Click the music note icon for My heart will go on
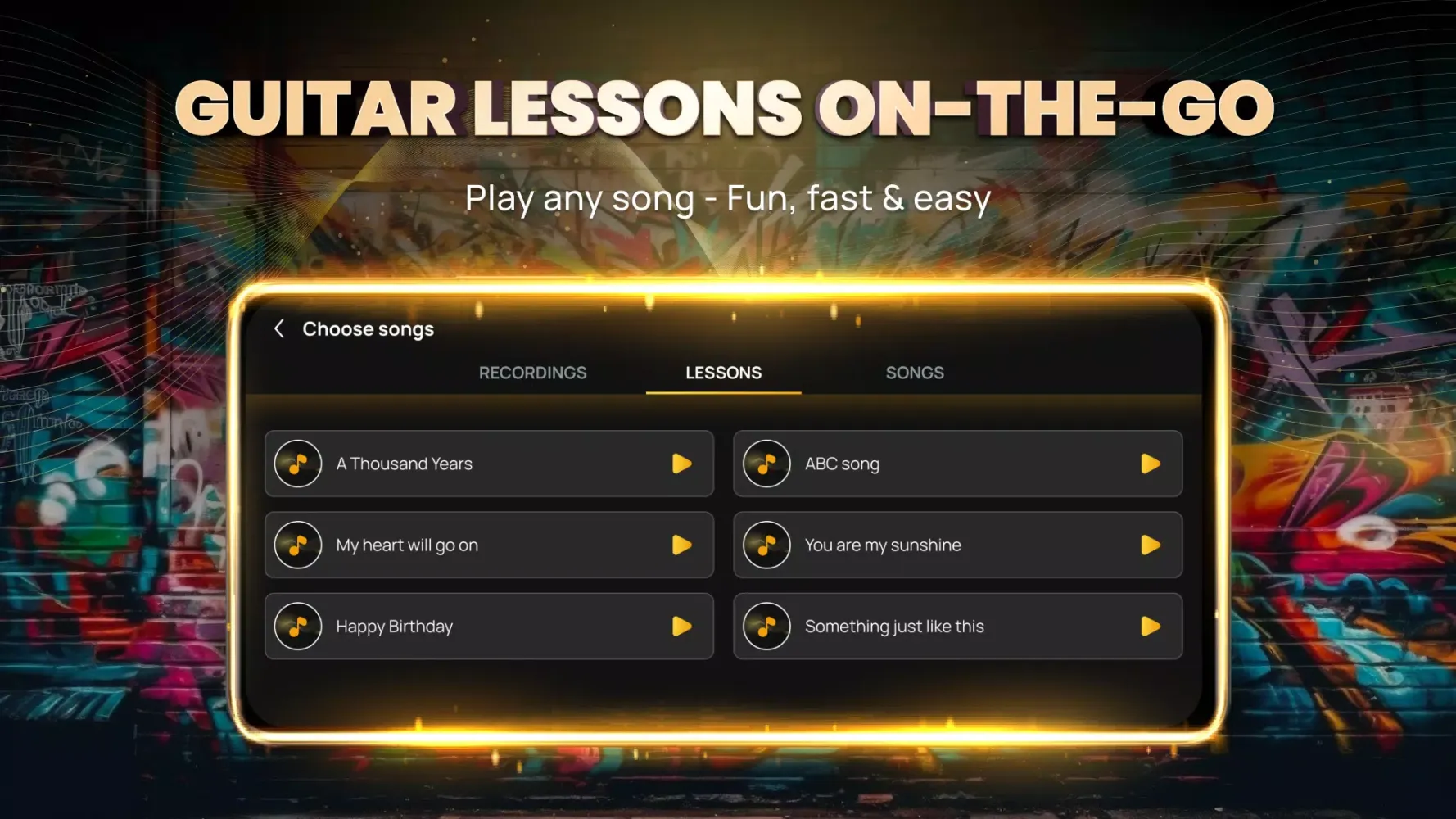Screen dimensions: 1456x819 point(298,545)
